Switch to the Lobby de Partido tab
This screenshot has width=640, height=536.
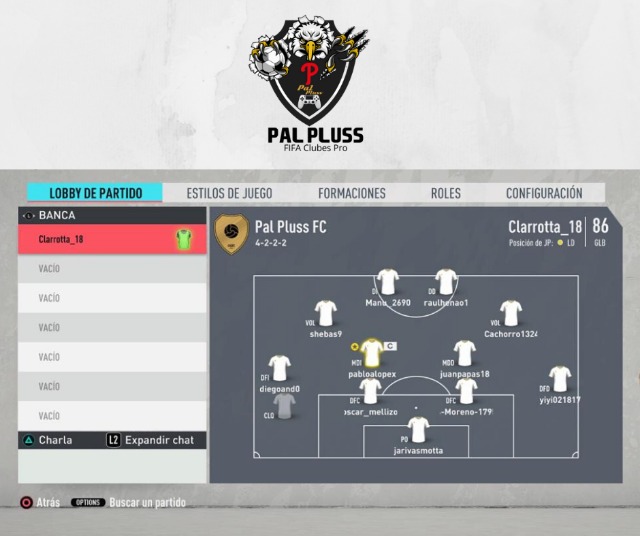coord(96,193)
